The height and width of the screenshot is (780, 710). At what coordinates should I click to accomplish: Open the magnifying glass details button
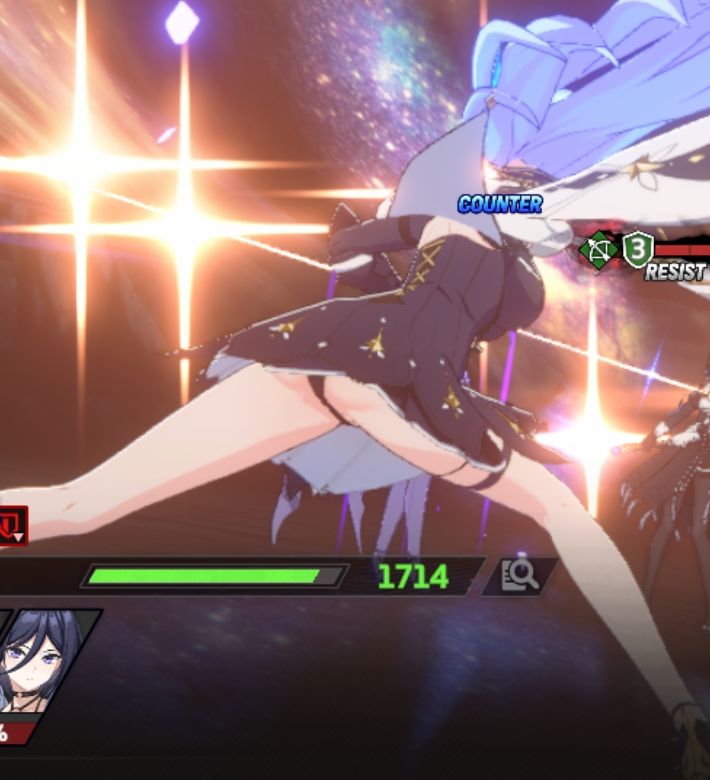[519, 575]
